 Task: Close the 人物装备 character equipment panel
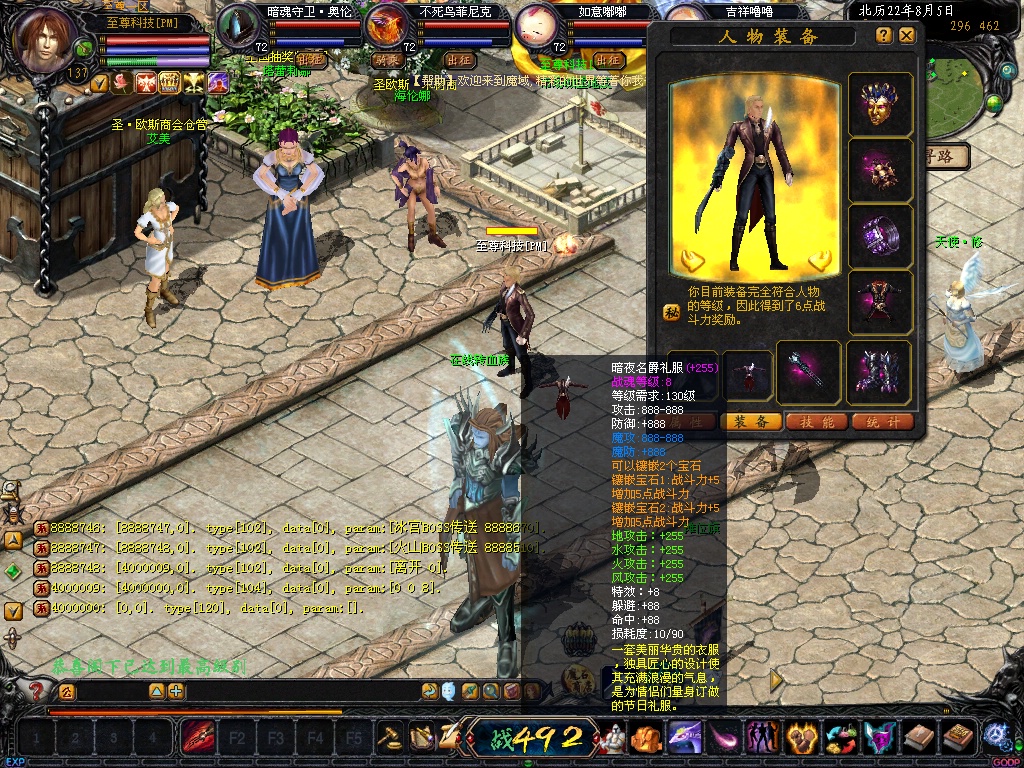pos(907,35)
